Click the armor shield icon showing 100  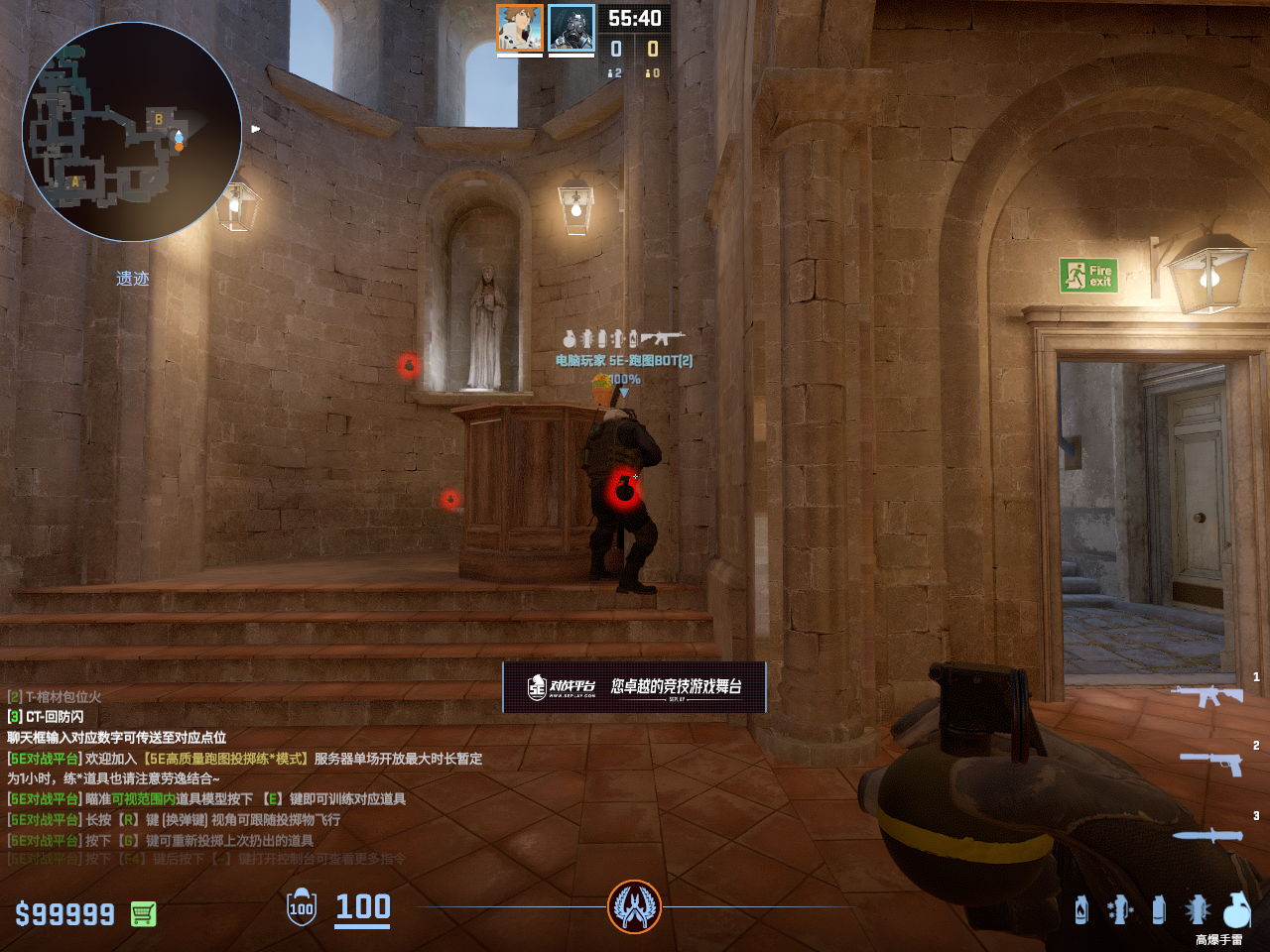(302, 907)
